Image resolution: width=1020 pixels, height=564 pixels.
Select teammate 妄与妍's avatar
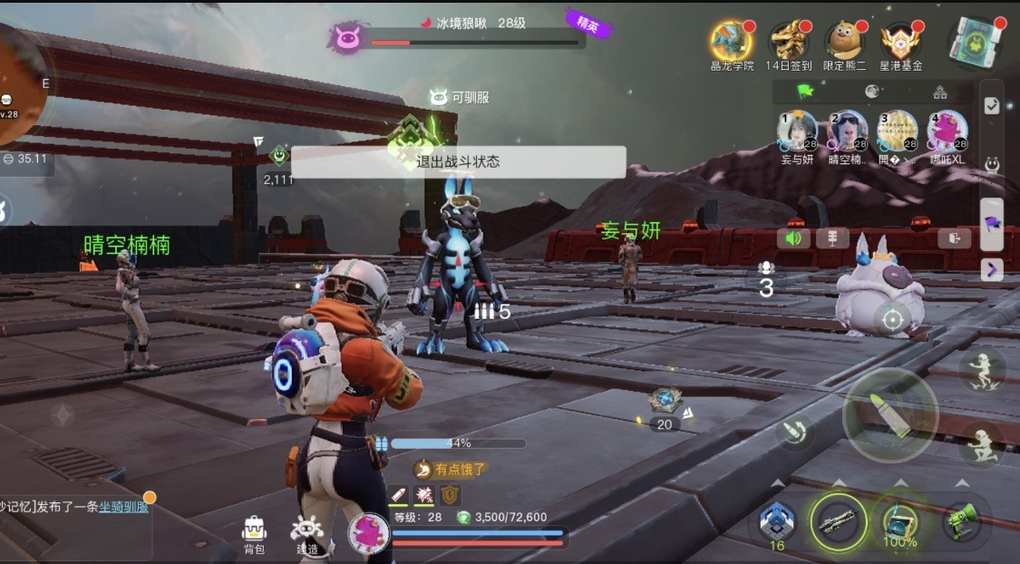coord(797,131)
